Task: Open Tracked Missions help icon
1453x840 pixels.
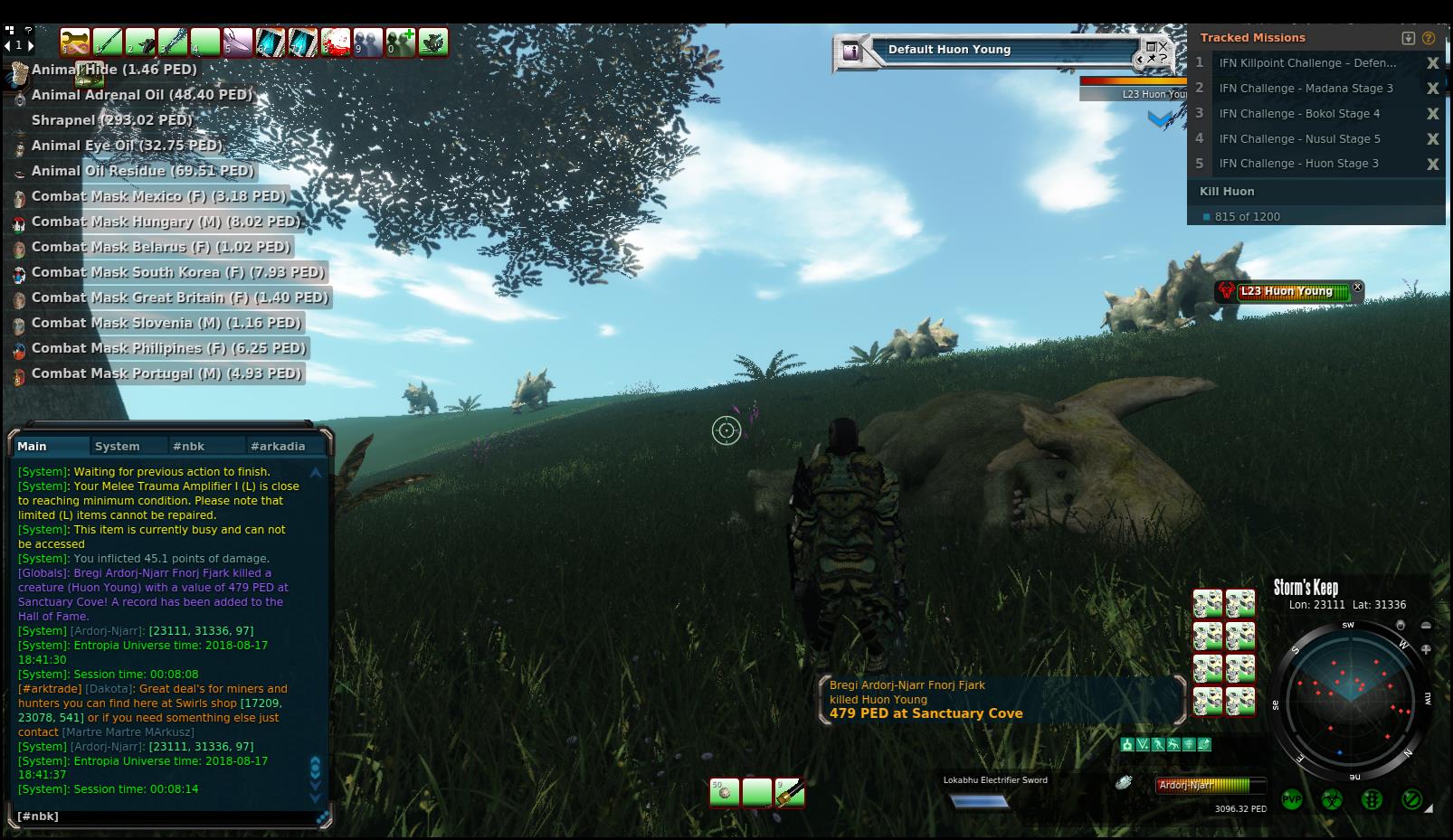Action: tap(1429, 38)
